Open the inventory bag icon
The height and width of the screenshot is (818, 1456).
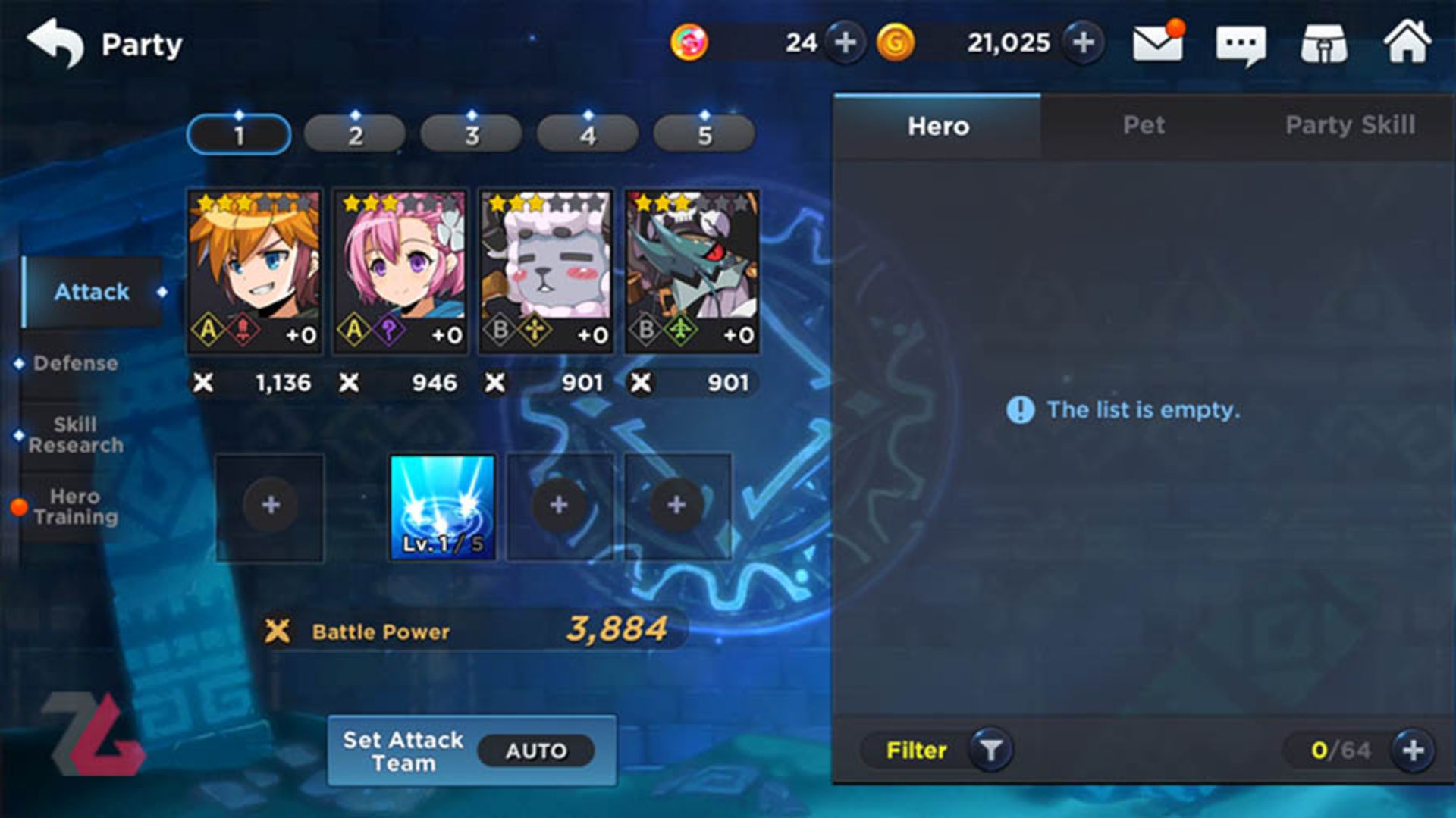tap(1324, 44)
